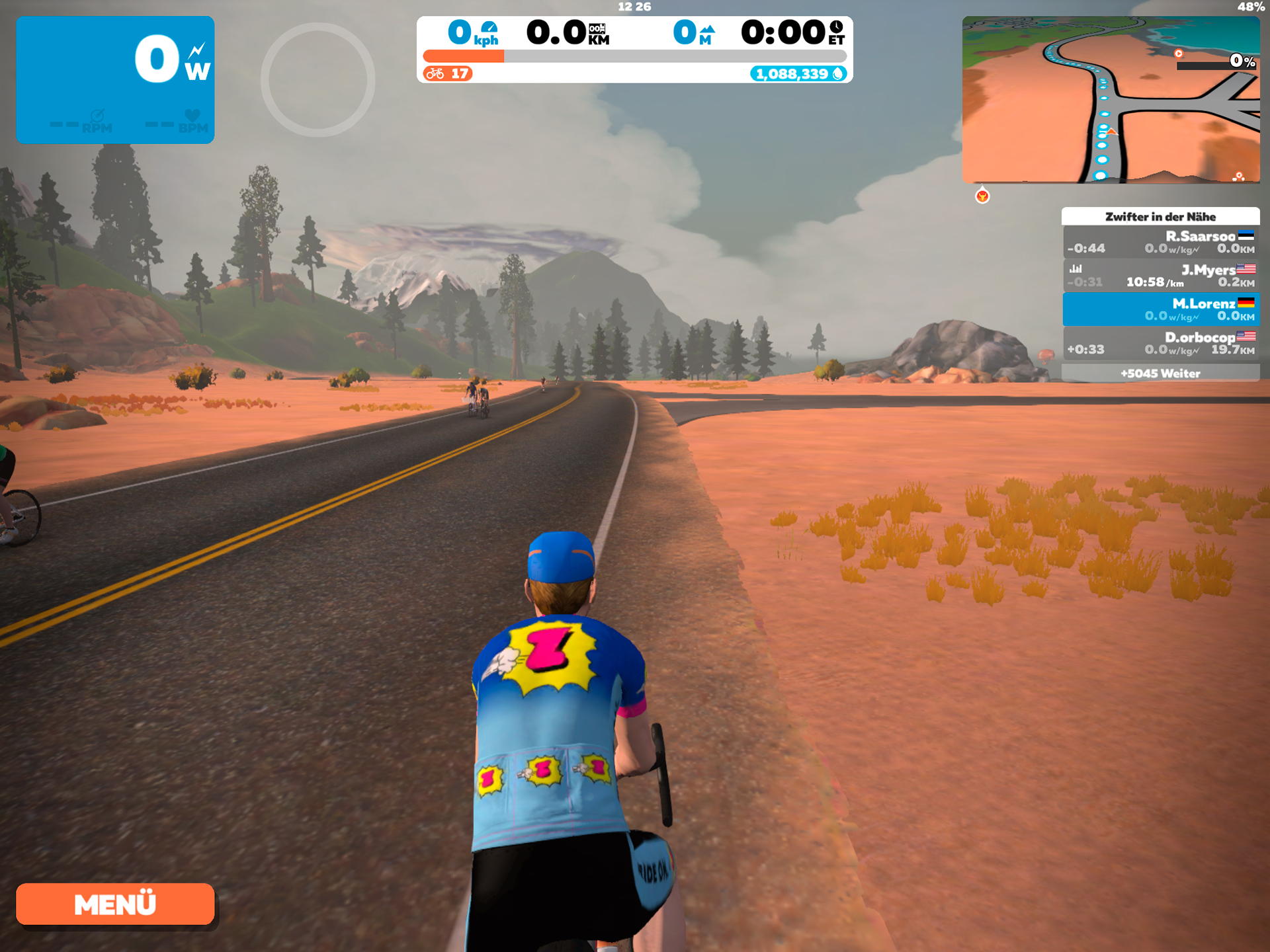Open the MENÜ
This screenshot has height=952, width=1270.
pos(115,904)
